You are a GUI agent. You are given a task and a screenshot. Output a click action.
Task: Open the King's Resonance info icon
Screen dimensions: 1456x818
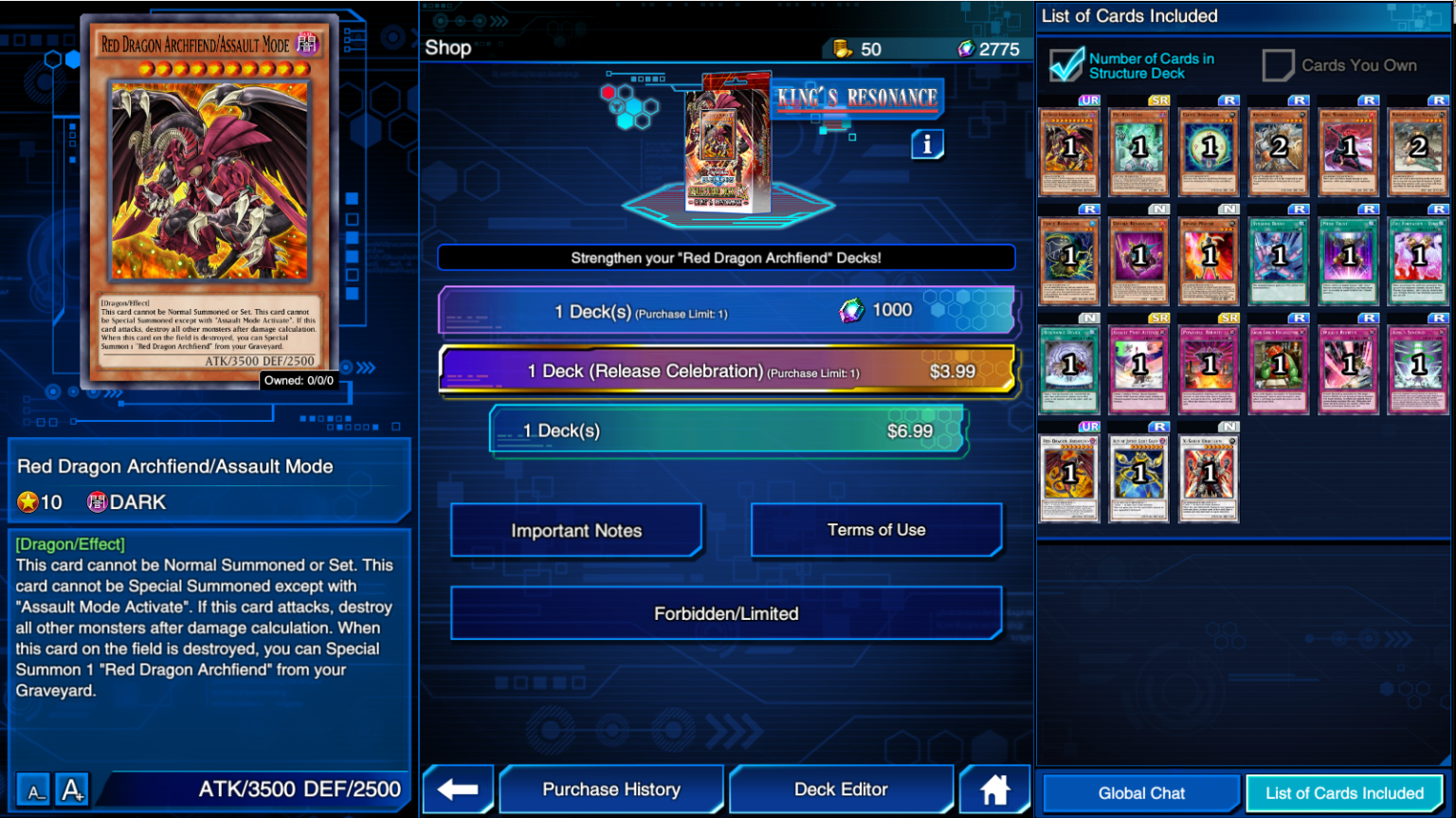pos(927,144)
